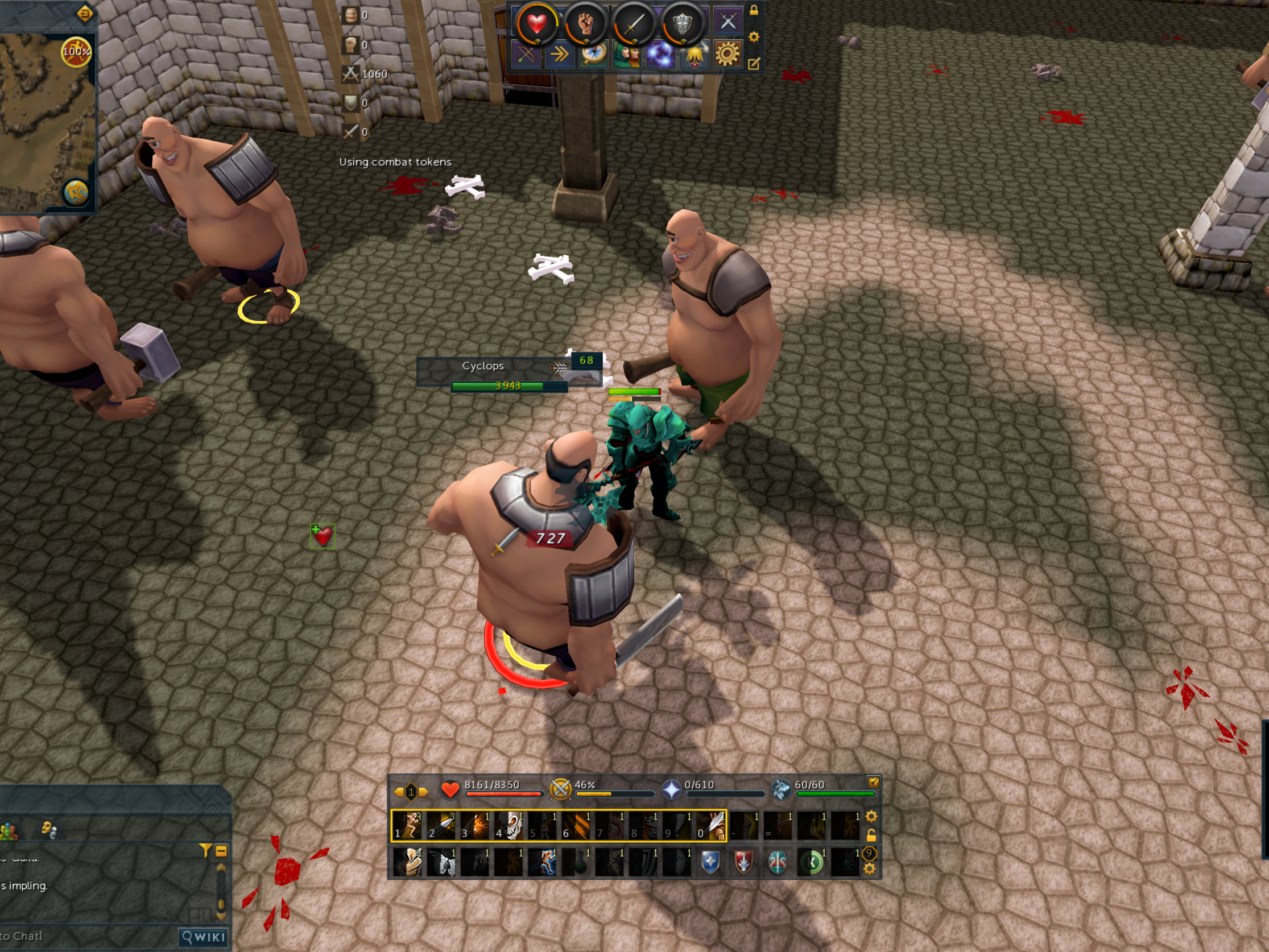Image resolution: width=1269 pixels, height=952 pixels.
Task: Open the hooded figures community icon
Action: pyautogui.click(x=626, y=55)
